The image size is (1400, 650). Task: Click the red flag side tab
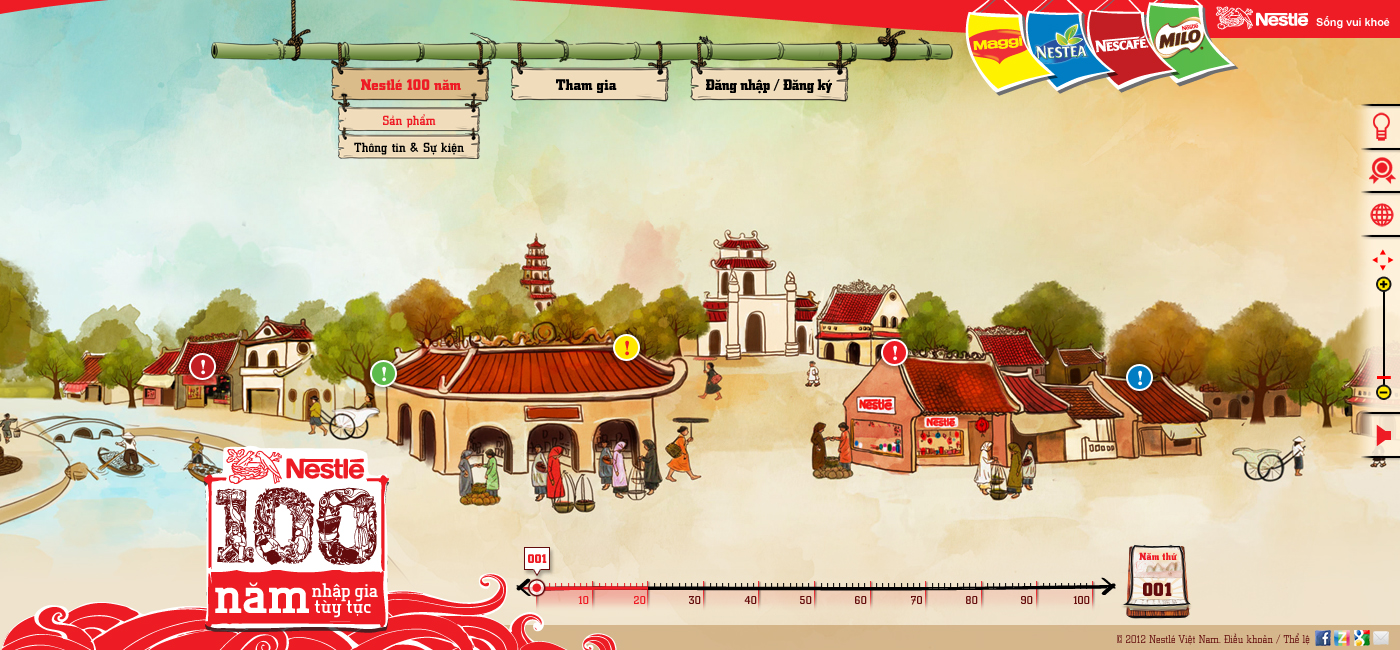tap(1383, 436)
